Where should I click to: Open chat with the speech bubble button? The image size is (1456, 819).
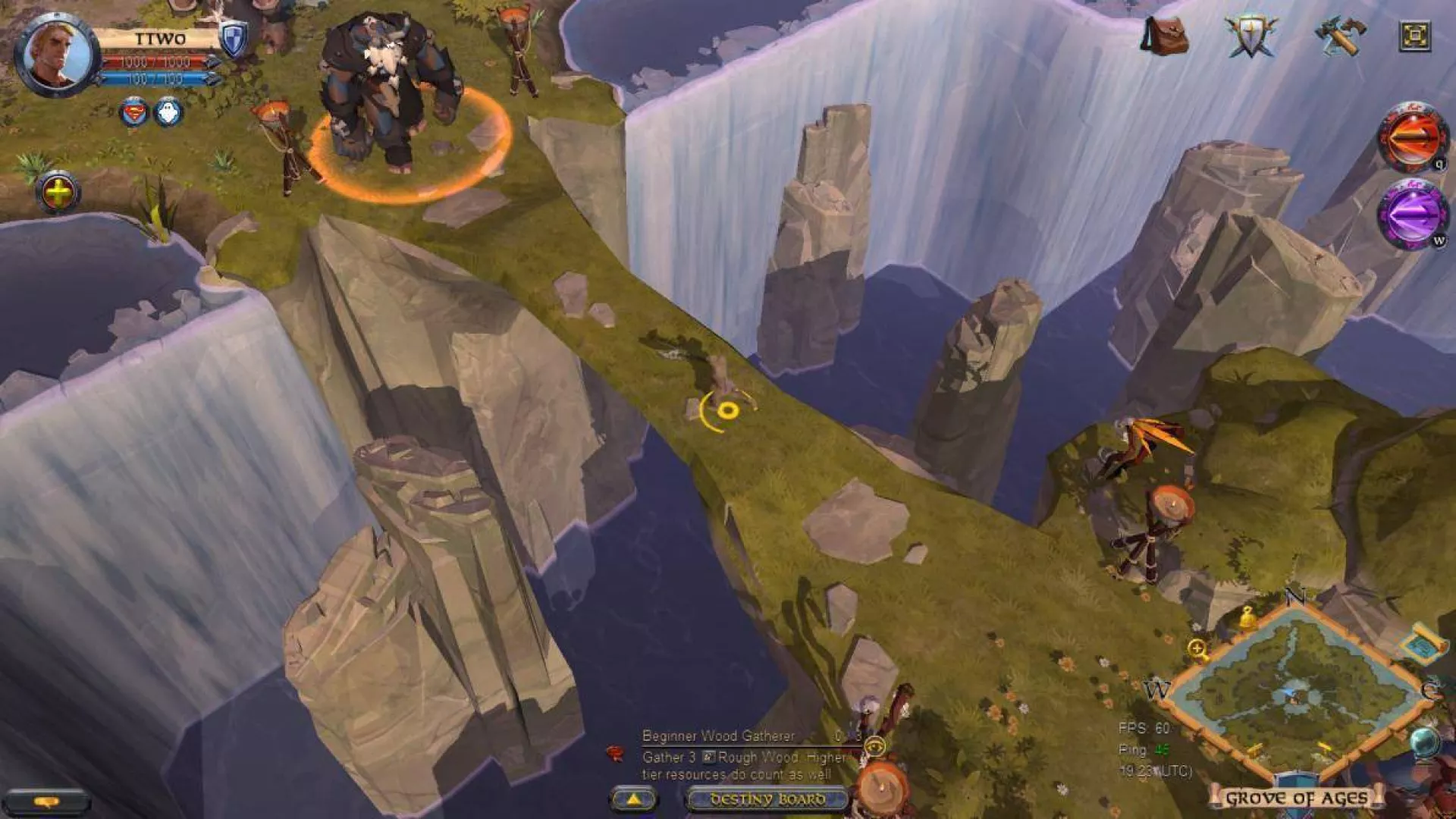tap(47, 802)
